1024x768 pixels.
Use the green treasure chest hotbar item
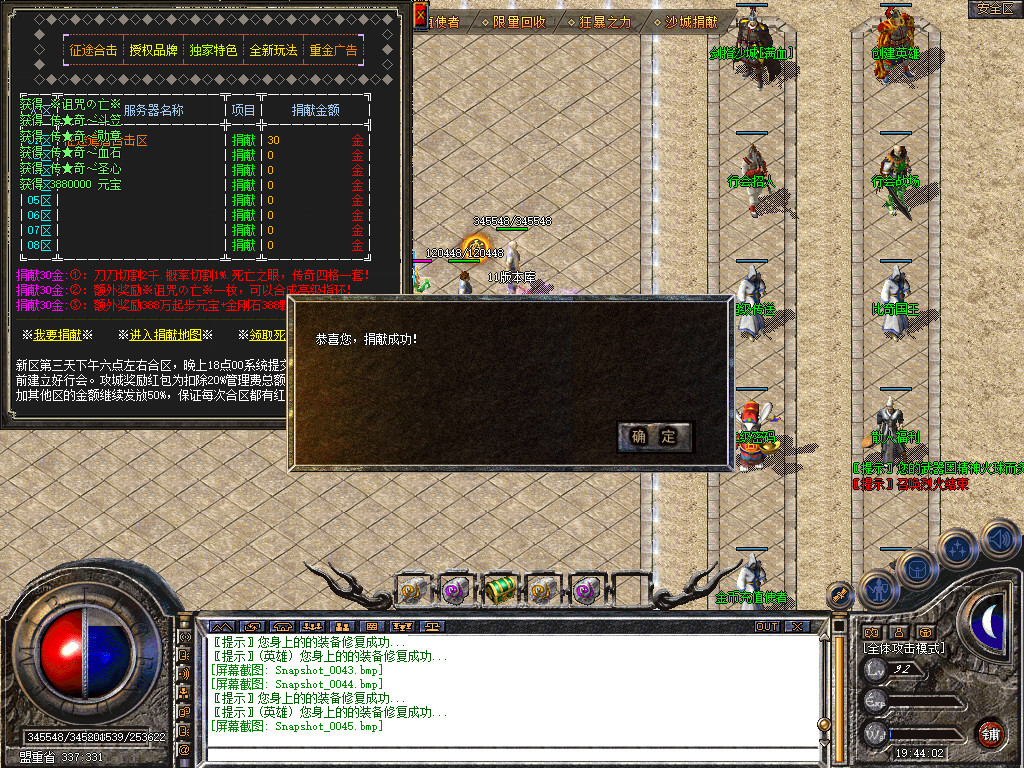point(500,590)
